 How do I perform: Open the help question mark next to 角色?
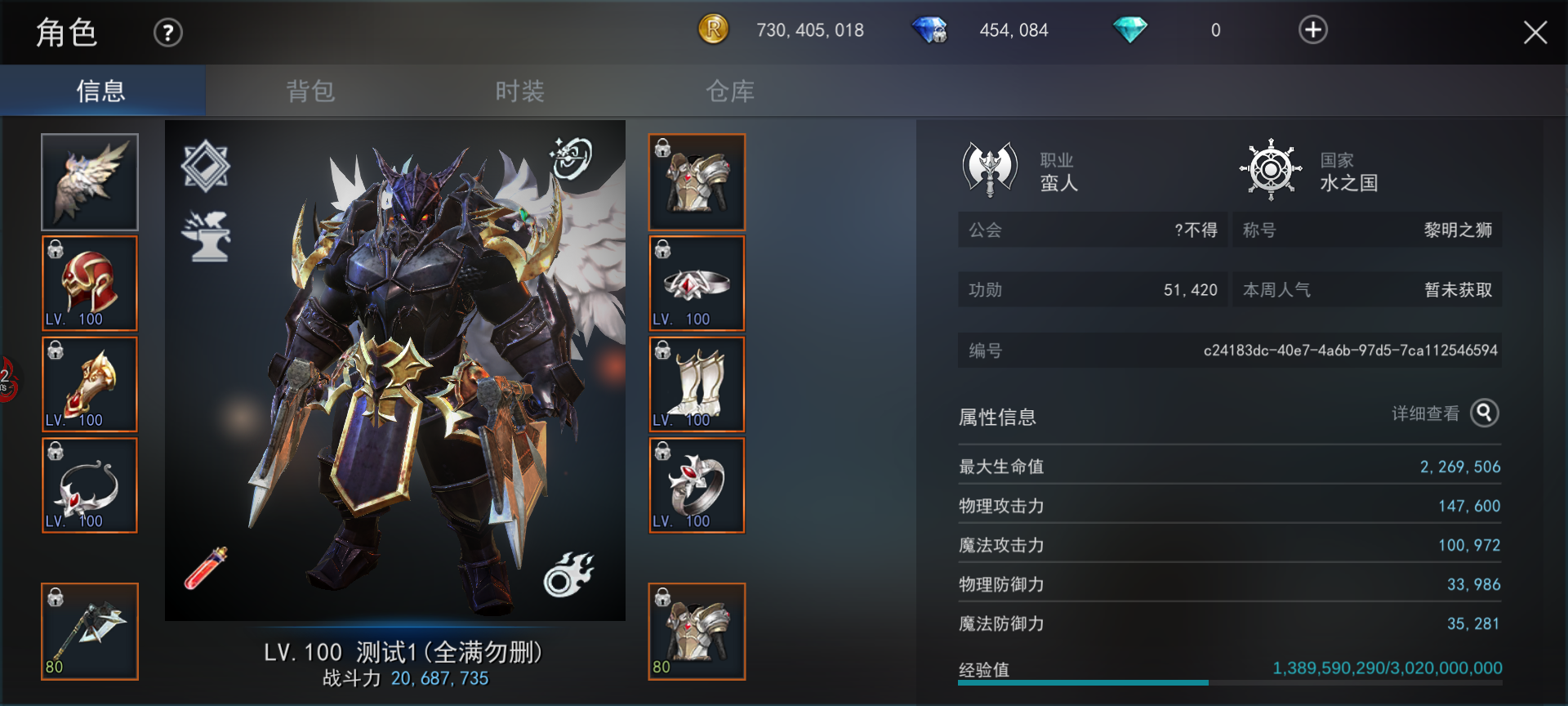pos(167,32)
